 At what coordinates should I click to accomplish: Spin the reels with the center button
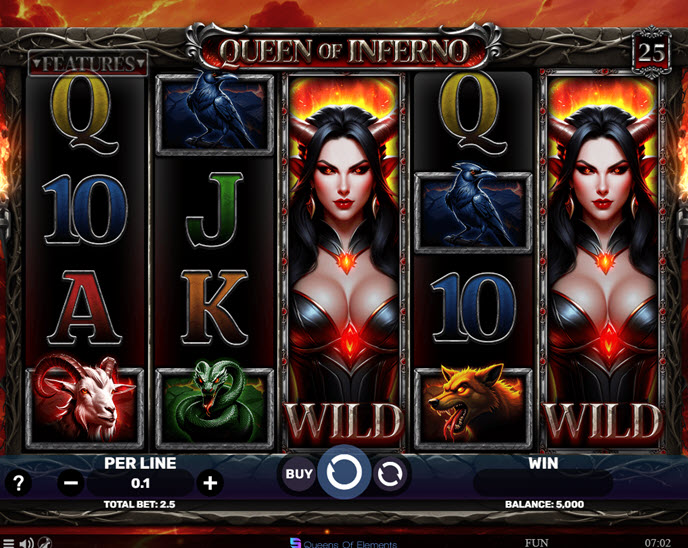point(344,474)
